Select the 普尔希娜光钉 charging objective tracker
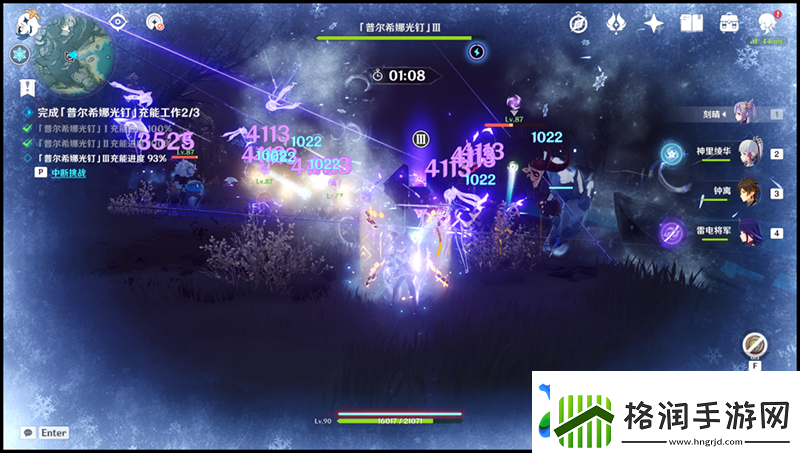 pyautogui.click(x=100, y=115)
